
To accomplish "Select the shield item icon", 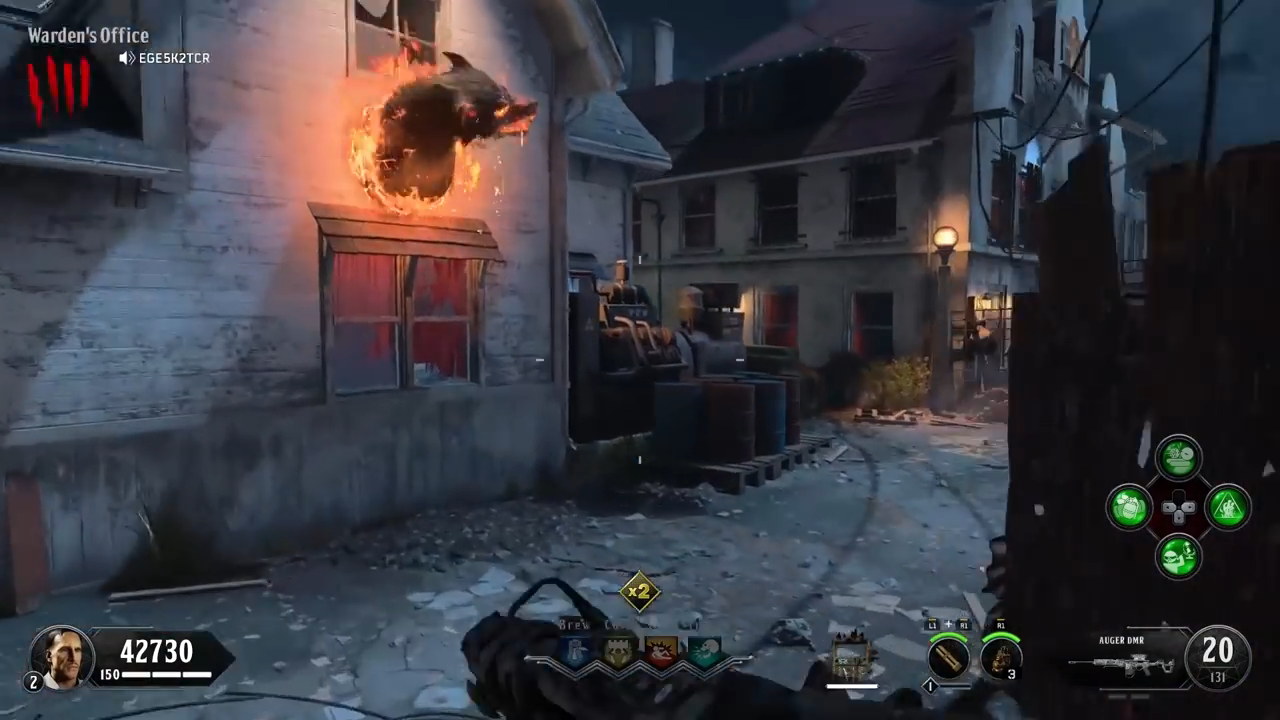I will (x=853, y=656).
